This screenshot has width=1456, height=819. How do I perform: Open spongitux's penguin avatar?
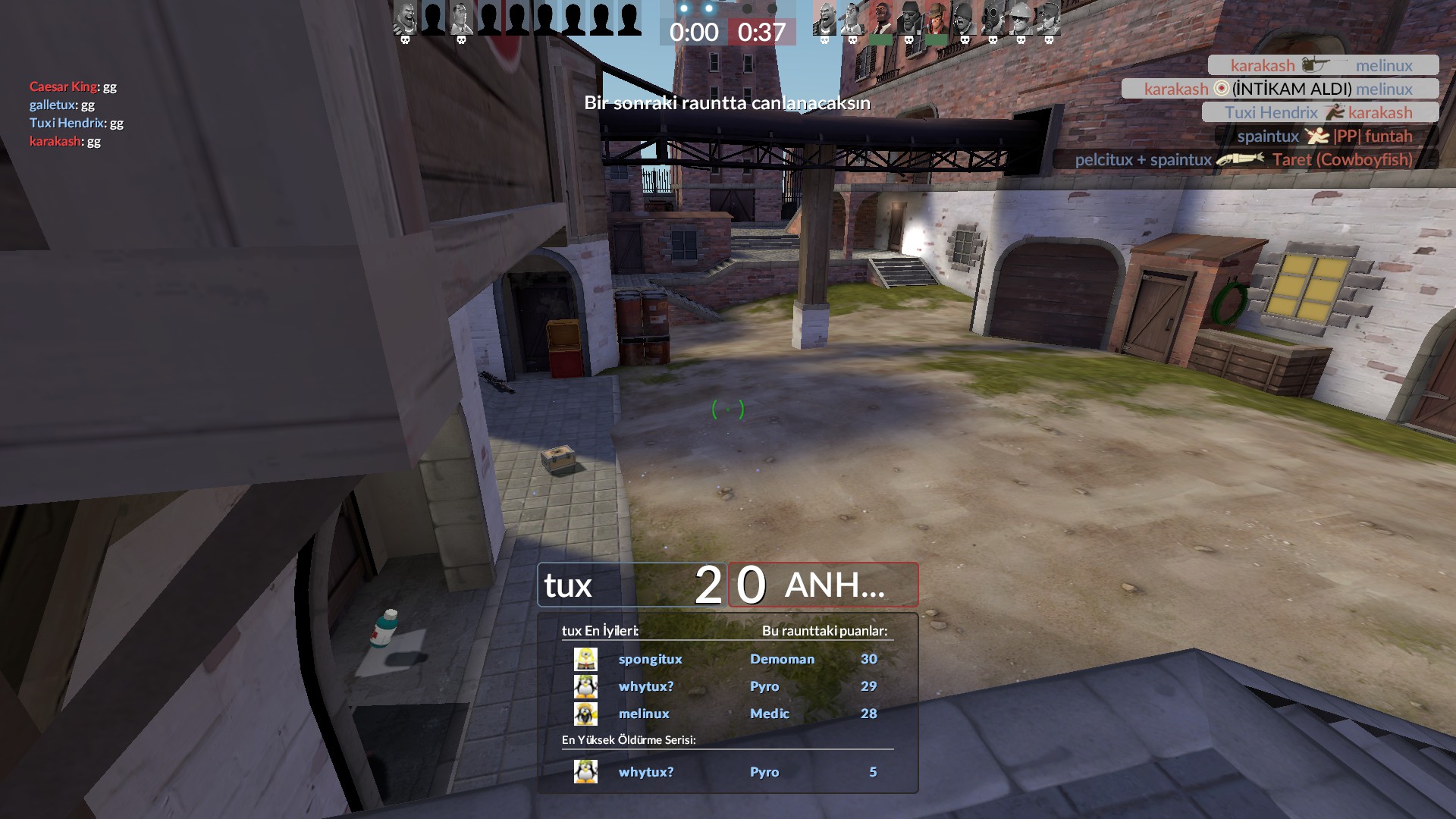click(x=585, y=659)
